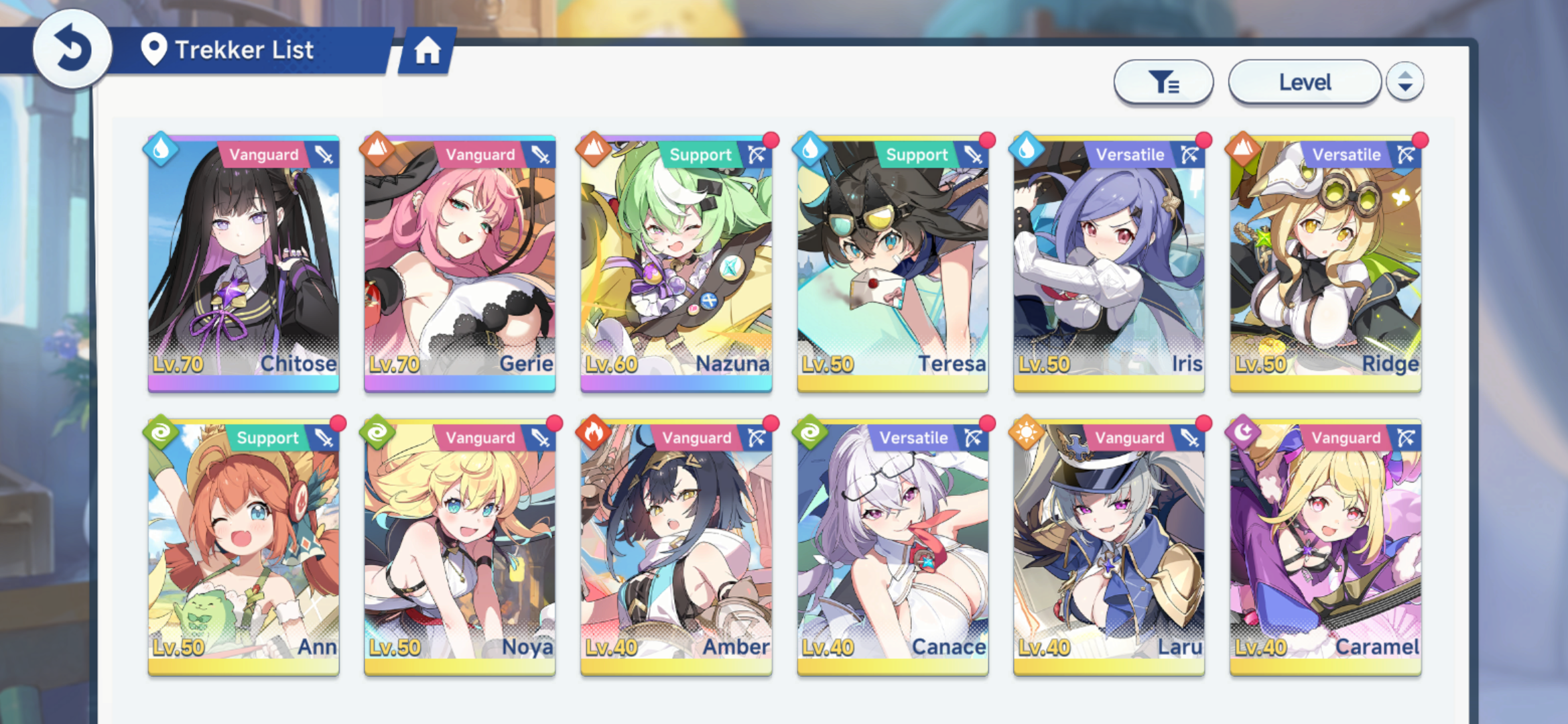View the Caramel trekker card
This screenshot has width=1568, height=724.
tap(1325, 547)
